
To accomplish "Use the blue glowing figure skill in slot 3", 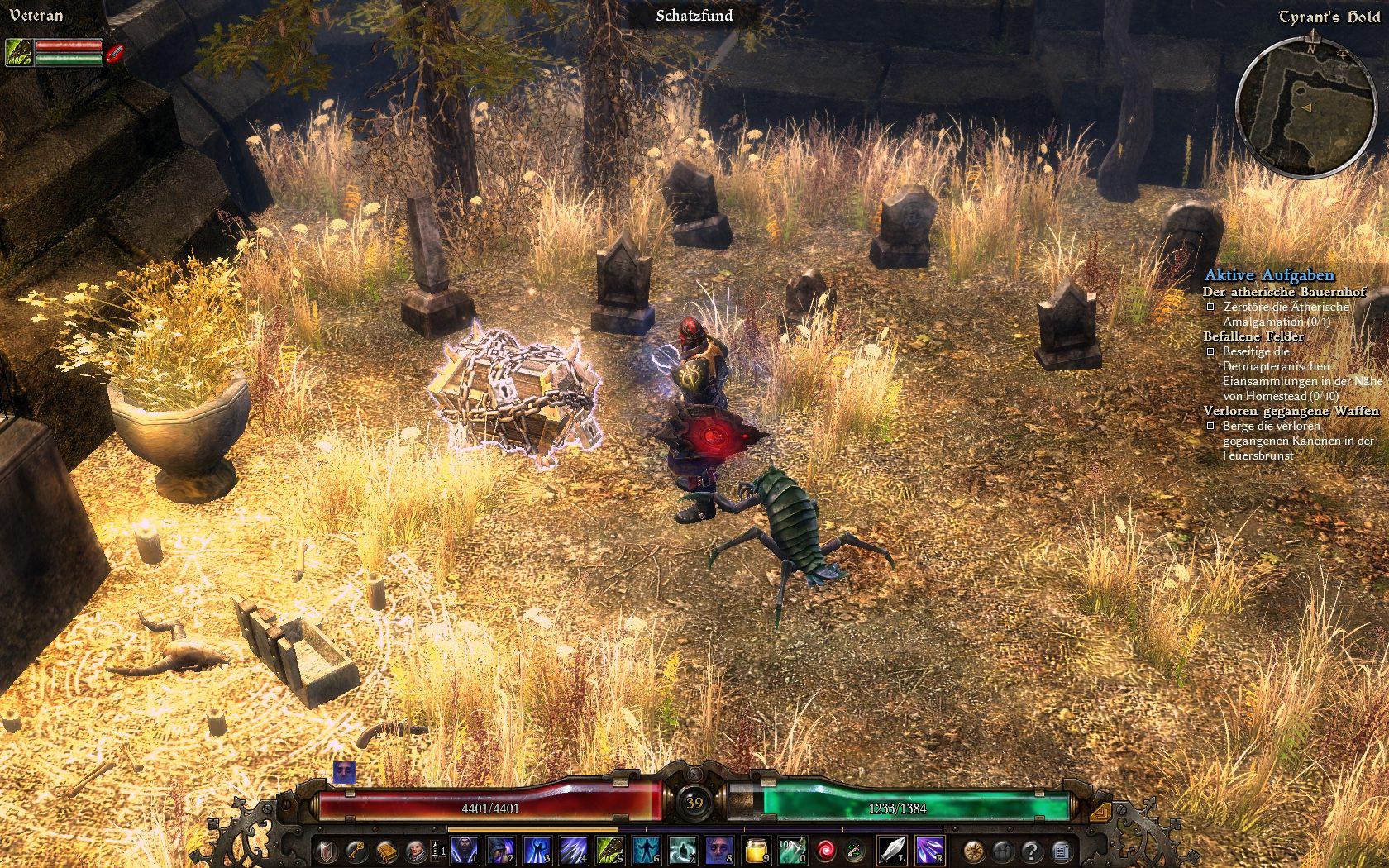I will point(538,850).
